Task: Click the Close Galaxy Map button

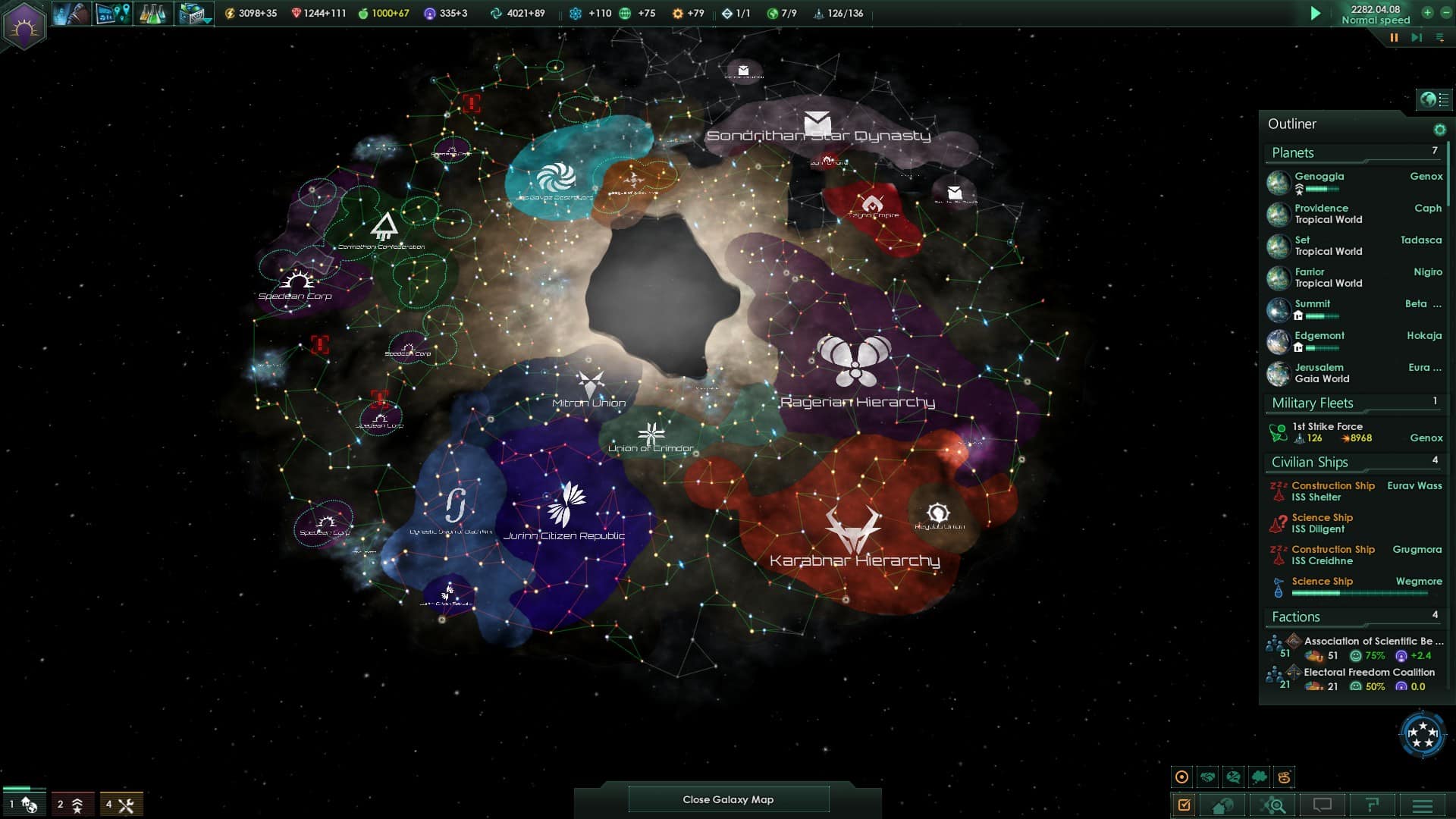Action: [728, 799]
